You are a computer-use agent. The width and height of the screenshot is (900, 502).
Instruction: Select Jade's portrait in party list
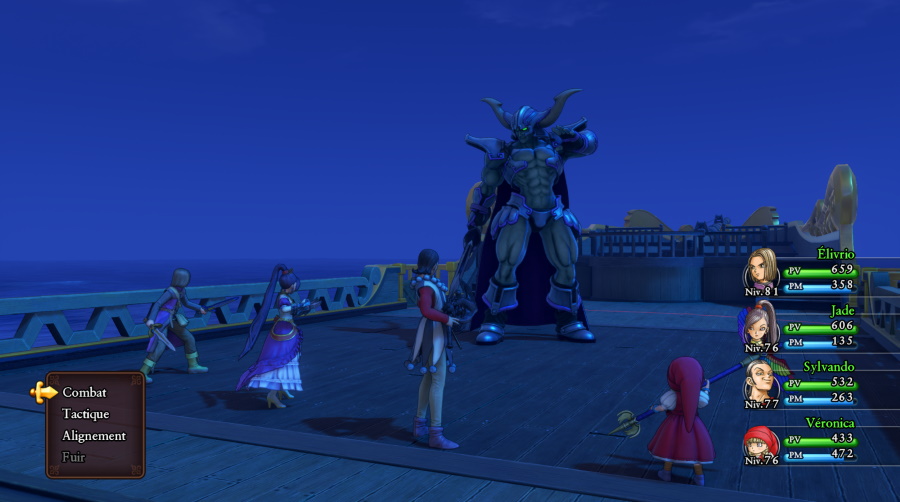click(762, 326)
